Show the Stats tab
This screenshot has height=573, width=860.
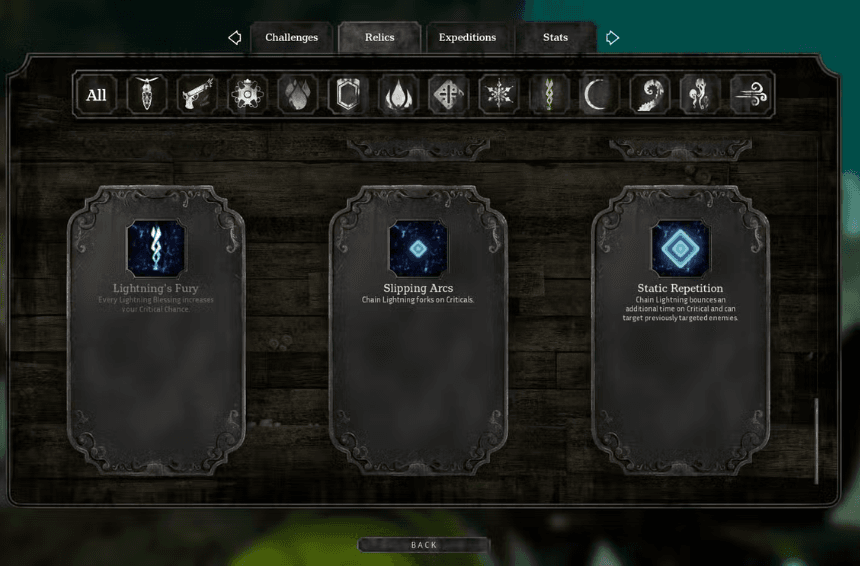click(555, 38)
